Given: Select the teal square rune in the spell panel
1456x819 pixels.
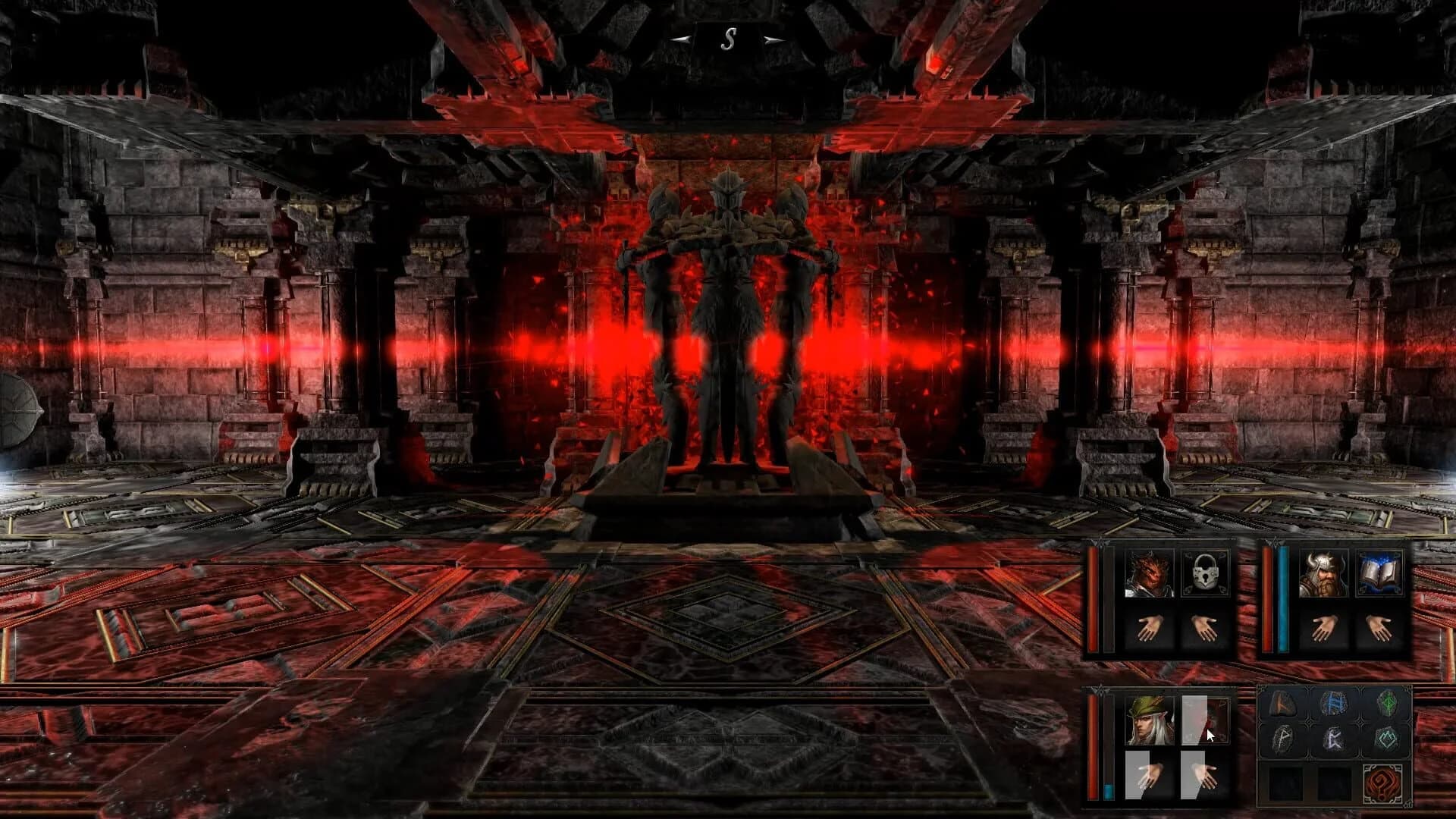Looking at the screenshot, I should [1388, 738].
